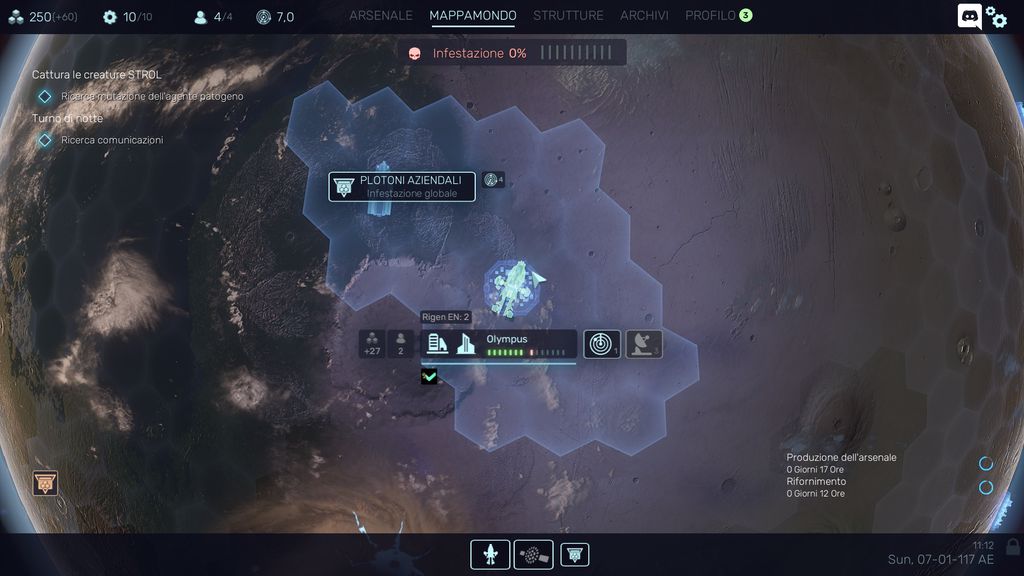The height and width of the screenshot is (576, 1024).
Task: Go to the Archivi tab
Action: pyautogui.click(x=644, y=16)
